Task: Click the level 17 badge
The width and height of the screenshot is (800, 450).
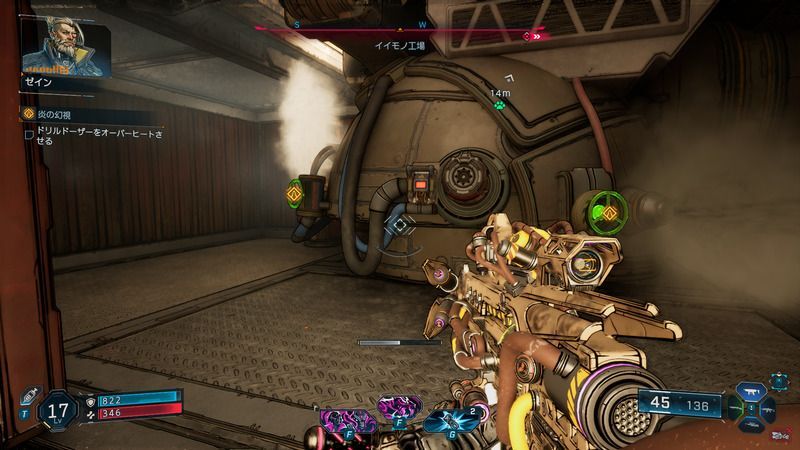Action: [x=57, y=409]
